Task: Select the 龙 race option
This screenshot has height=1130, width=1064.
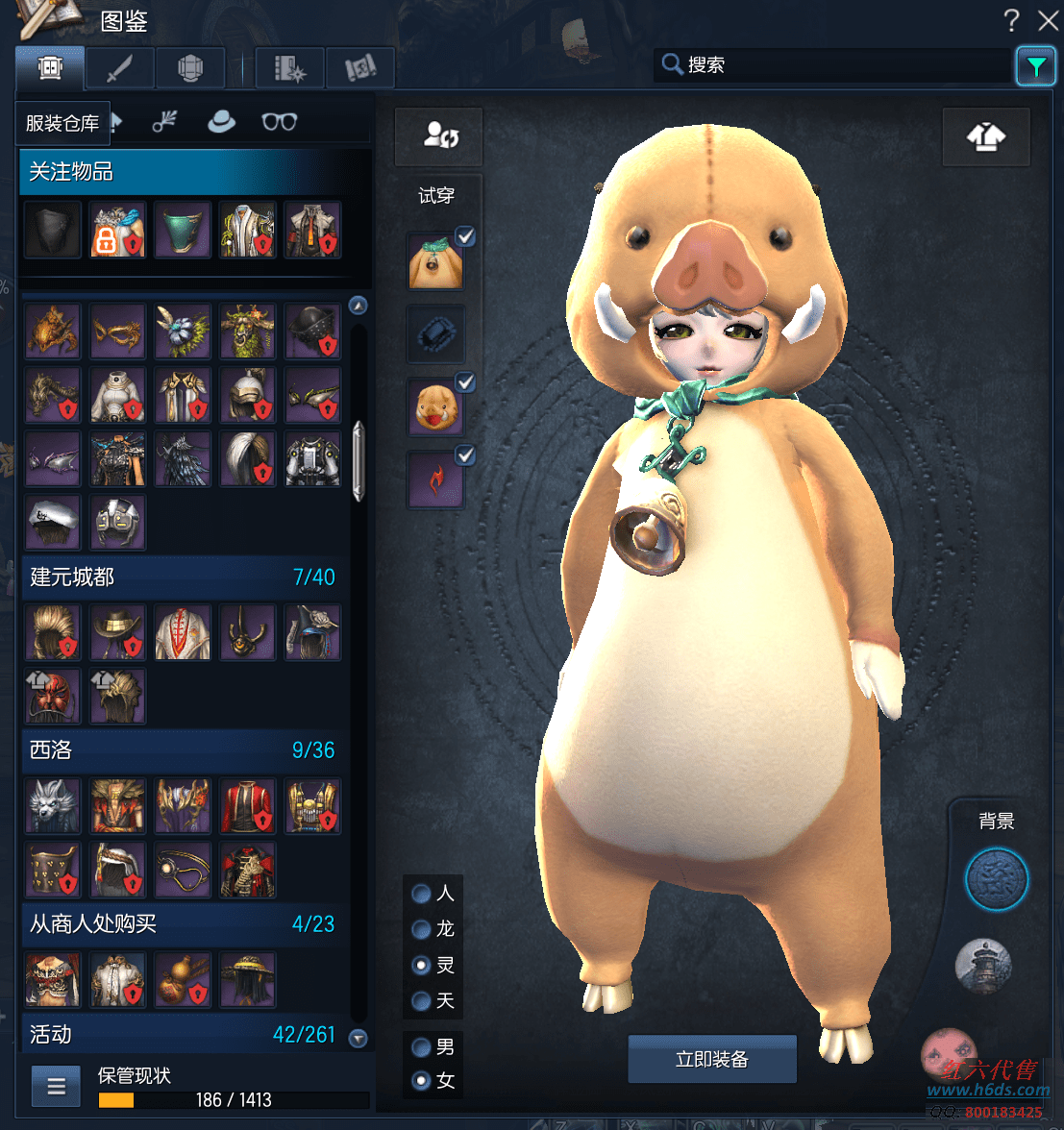Action: [x=421, y=929]
